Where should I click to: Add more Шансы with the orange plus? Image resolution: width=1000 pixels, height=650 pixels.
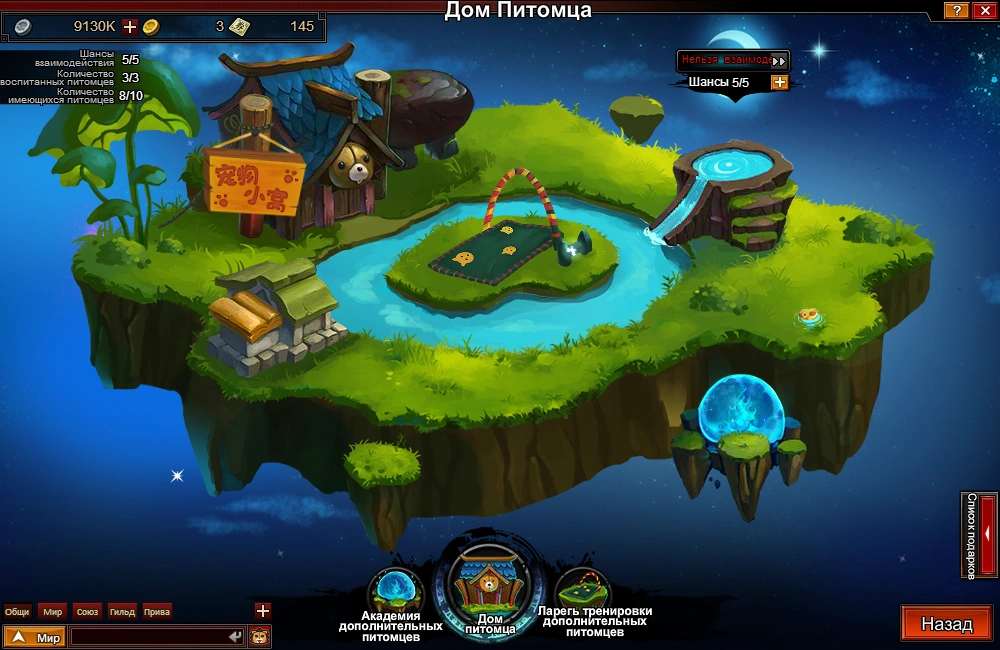(x=779, y=82)
